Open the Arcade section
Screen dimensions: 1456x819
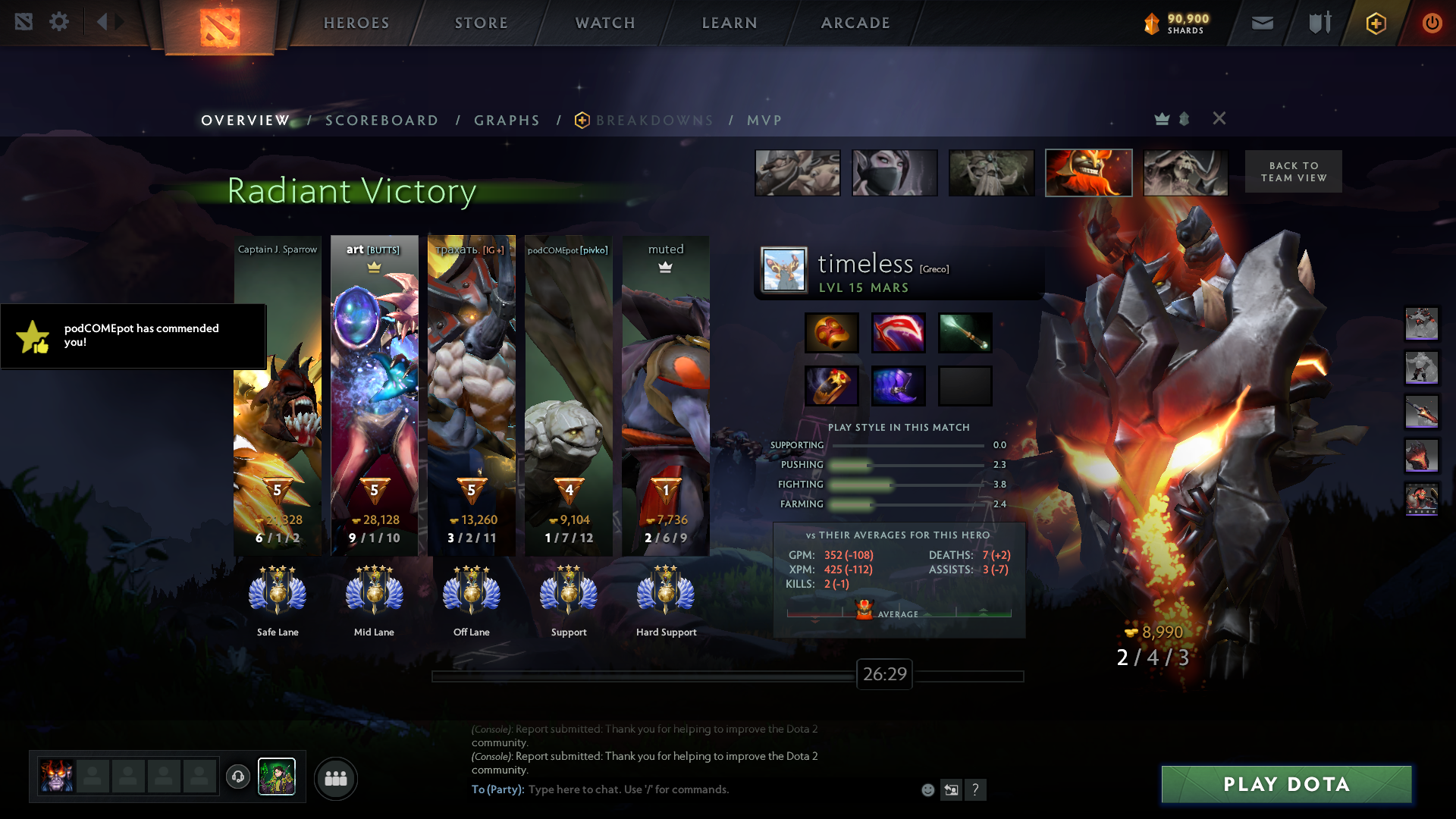click(x=855, y=23)
